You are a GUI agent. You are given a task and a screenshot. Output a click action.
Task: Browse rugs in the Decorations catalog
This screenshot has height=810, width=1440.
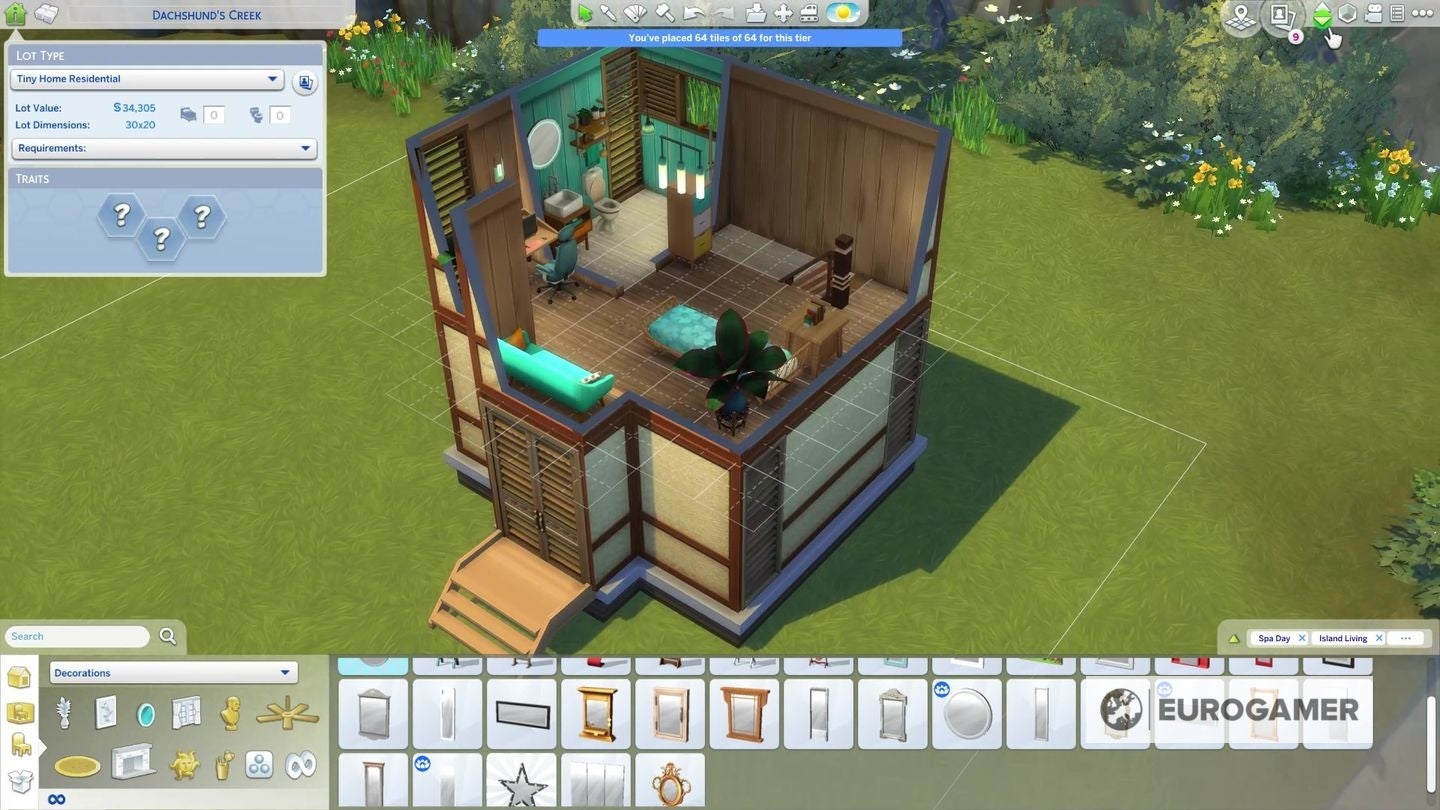pos(77,765)
